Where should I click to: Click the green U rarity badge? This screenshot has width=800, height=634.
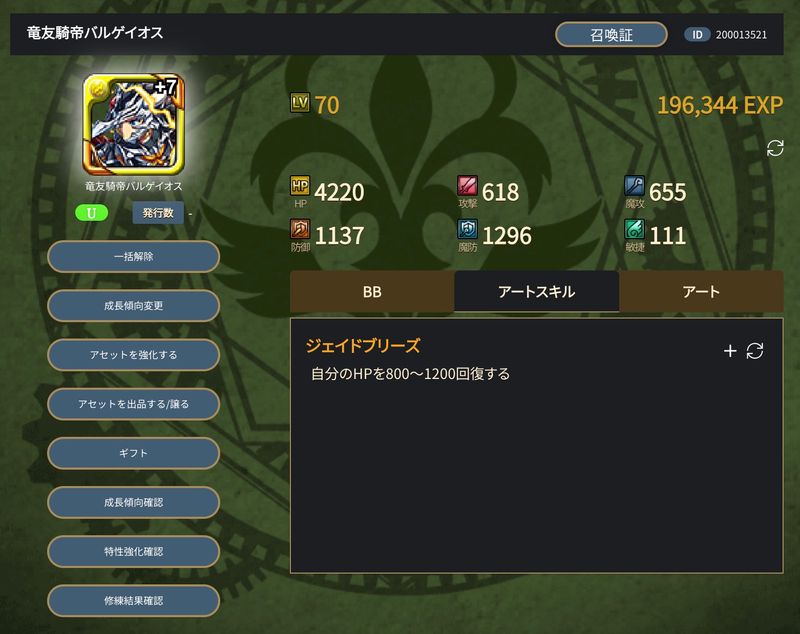[x=91, y=213]
